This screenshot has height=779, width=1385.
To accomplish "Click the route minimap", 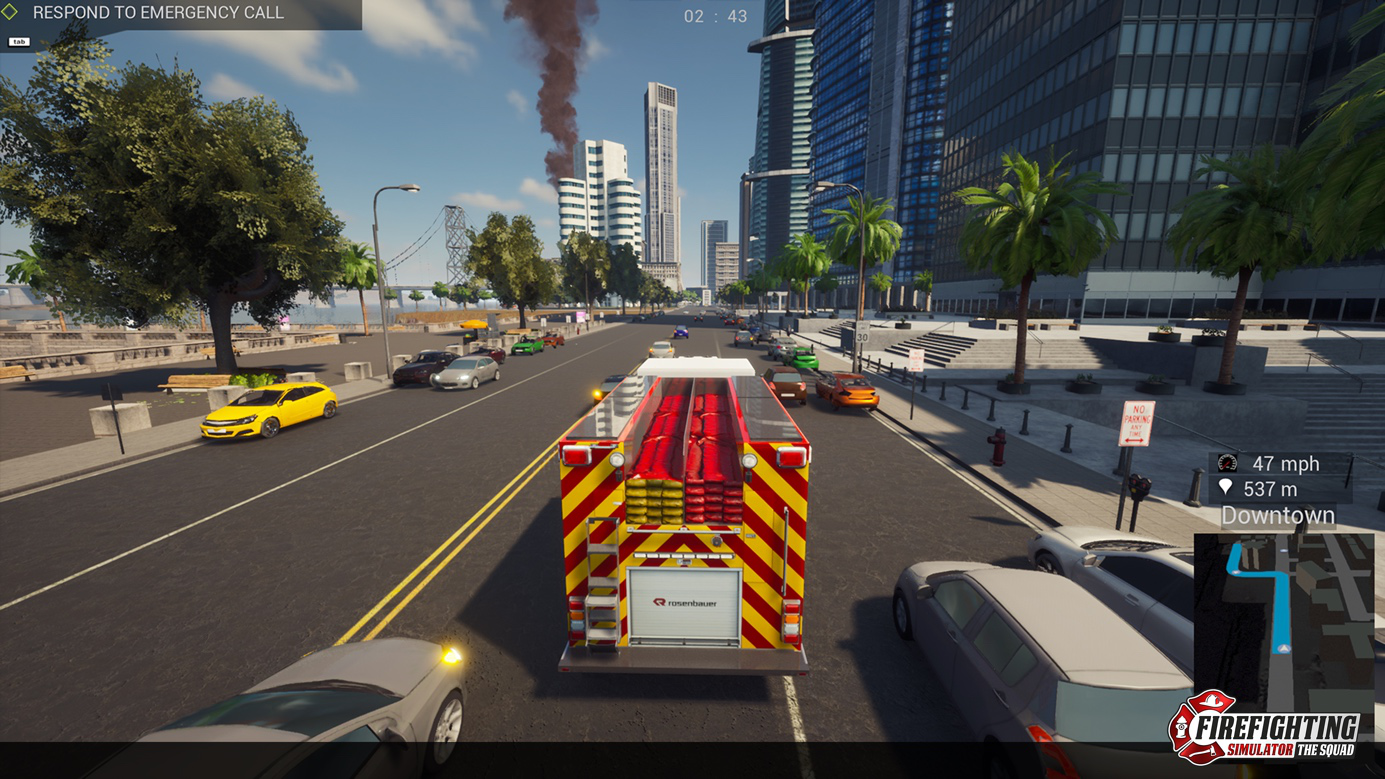I will 1283,612.
